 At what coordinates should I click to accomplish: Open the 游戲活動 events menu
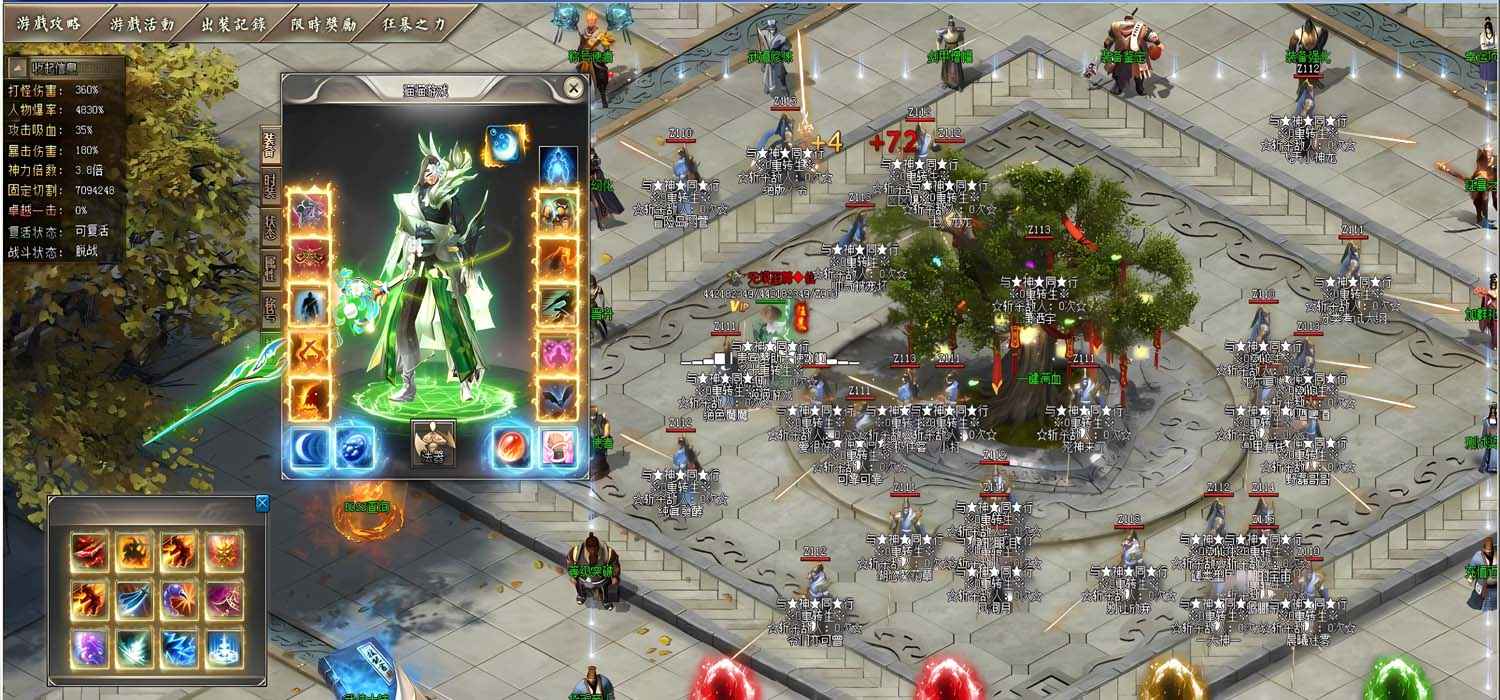(142, 24)
